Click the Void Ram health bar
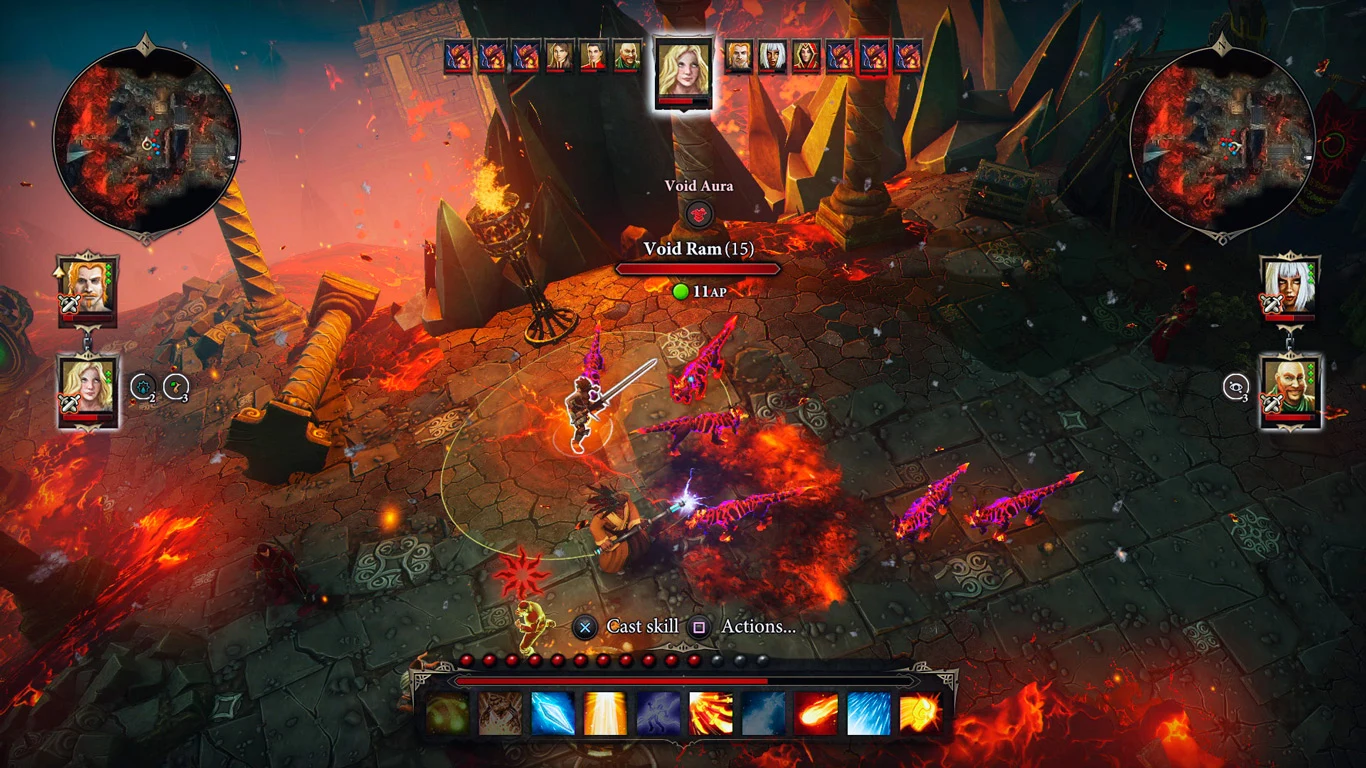This screenshot has width=1366, height=768. 698,267
